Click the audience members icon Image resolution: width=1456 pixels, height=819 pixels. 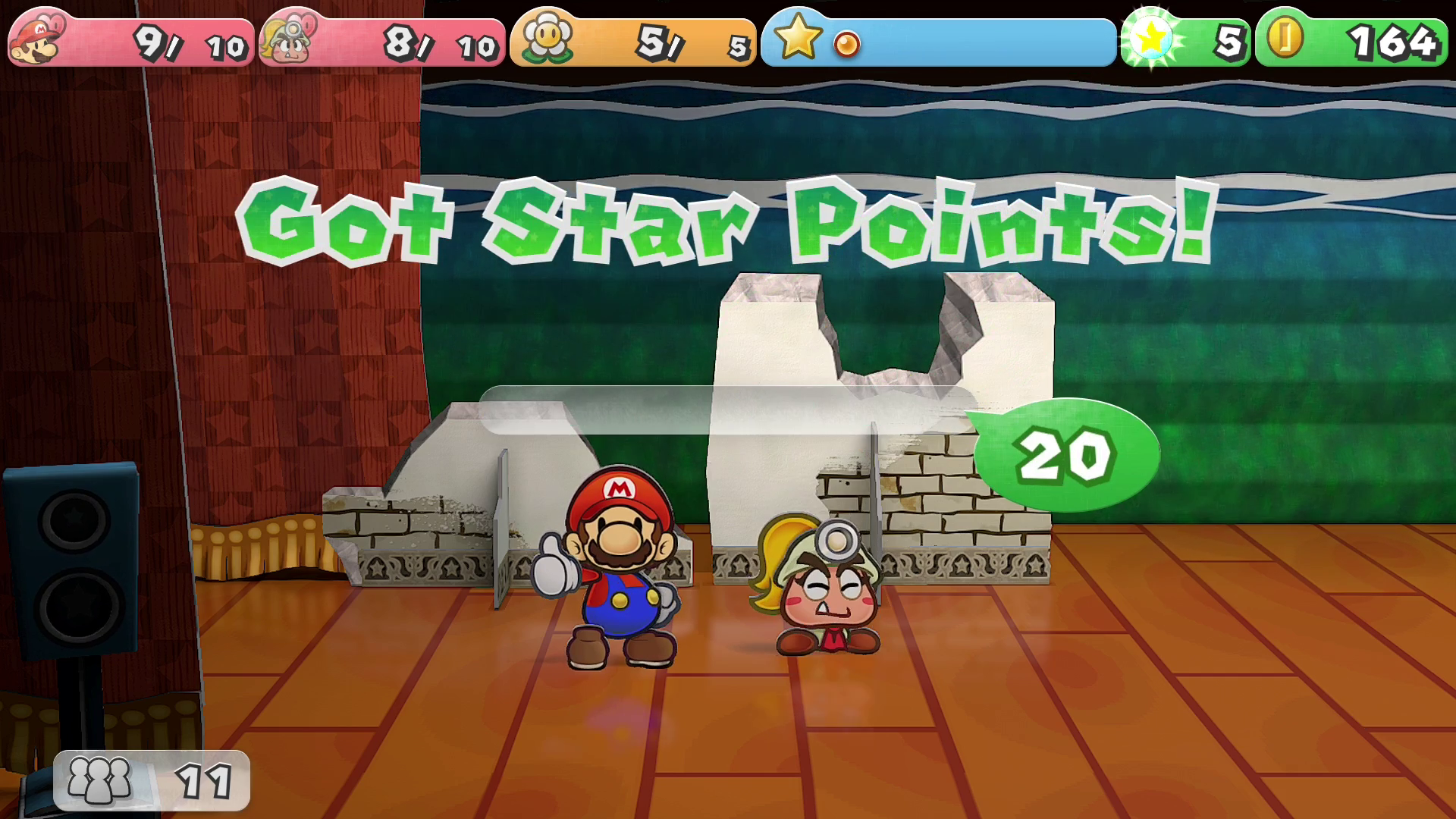point(99,780)
